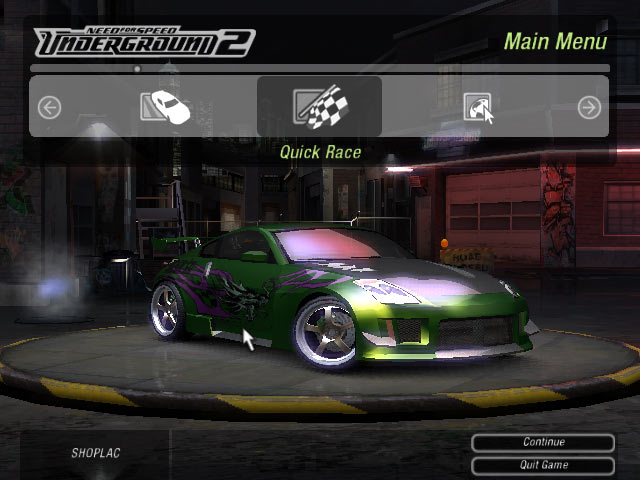Viewport: 640px width, 480px height.
Task: Quit the game with Quit Game button
Action: [x=543, y=465]
